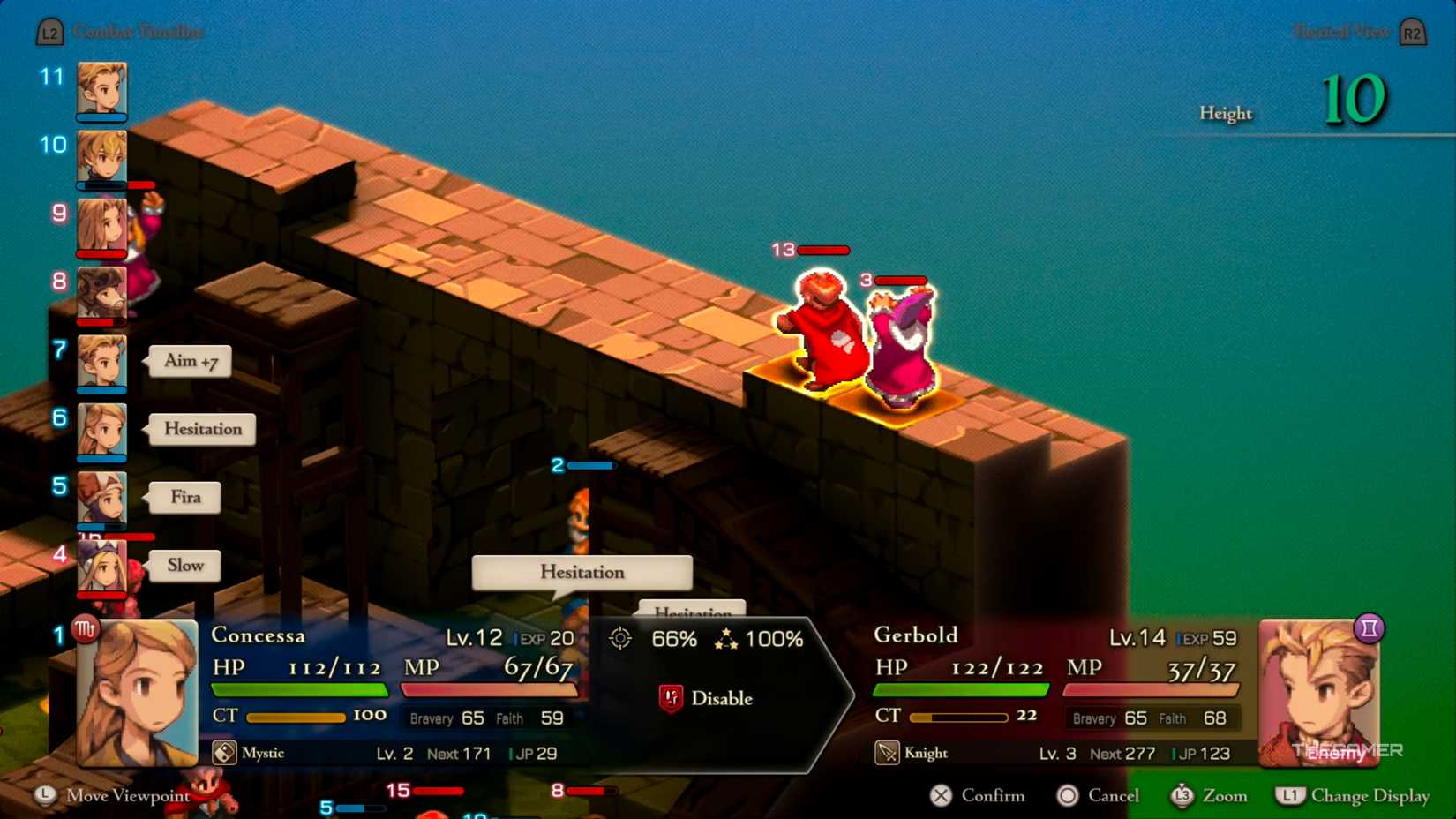Click Concessa's large portrait
The height and width of the screenshot is (819, 1456).
pyautogui.click(x=138, y=693)
